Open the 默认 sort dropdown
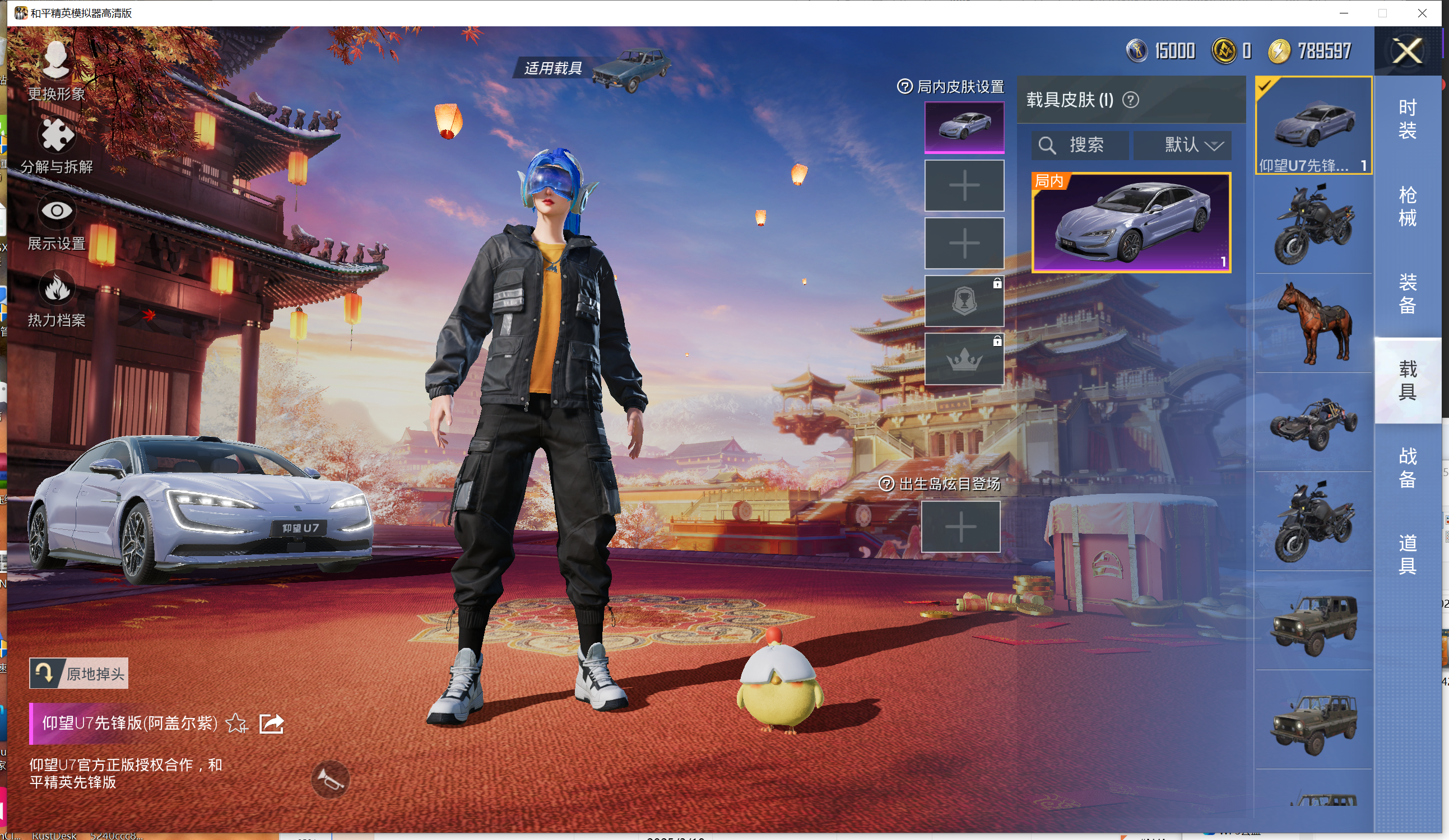The width and height of the screenshot is (1449, 840). click(x=1182, y=145)
